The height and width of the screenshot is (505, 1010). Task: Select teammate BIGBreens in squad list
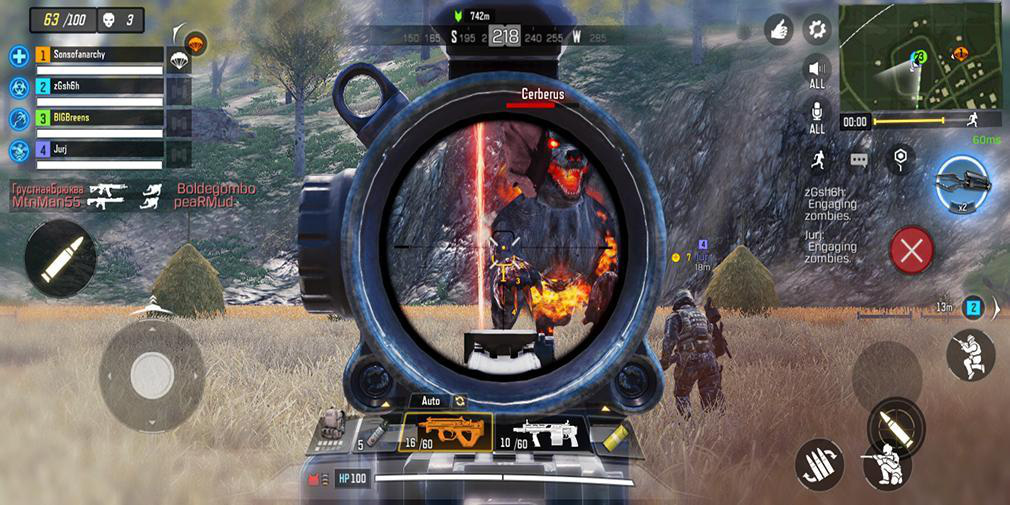(x=98, y=119)
